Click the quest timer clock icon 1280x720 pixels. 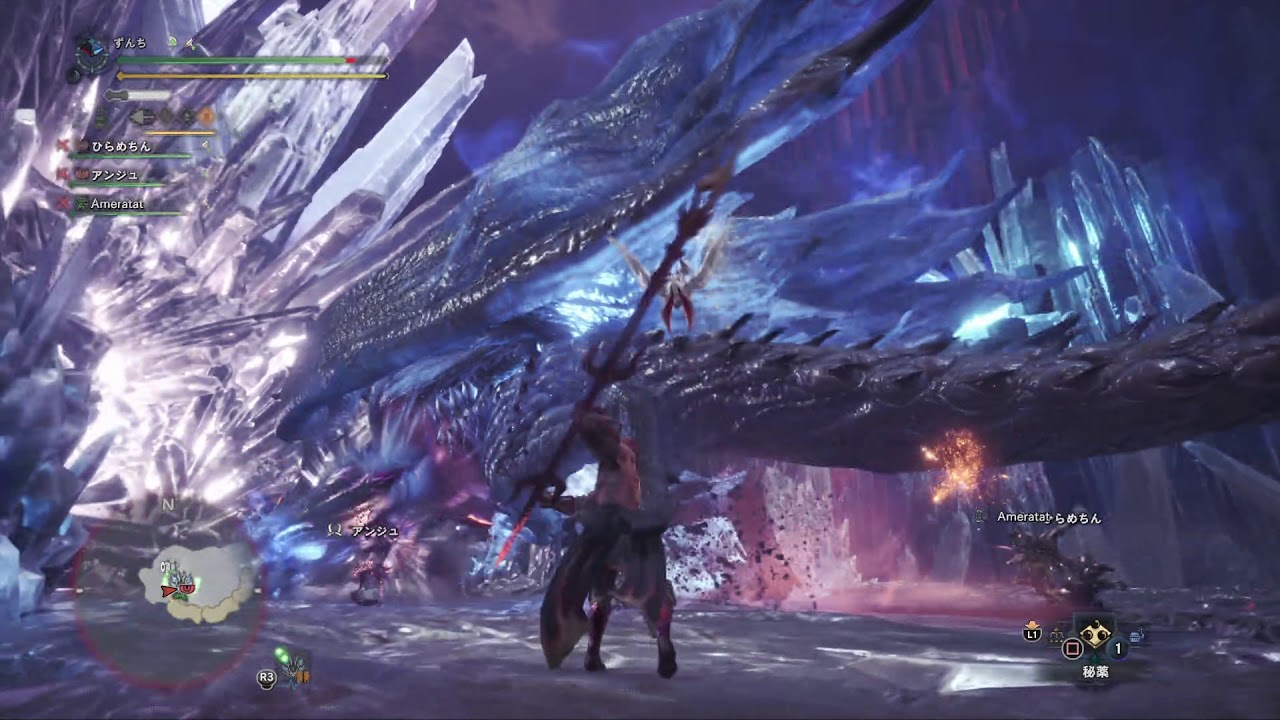click(x=92, y=50)
